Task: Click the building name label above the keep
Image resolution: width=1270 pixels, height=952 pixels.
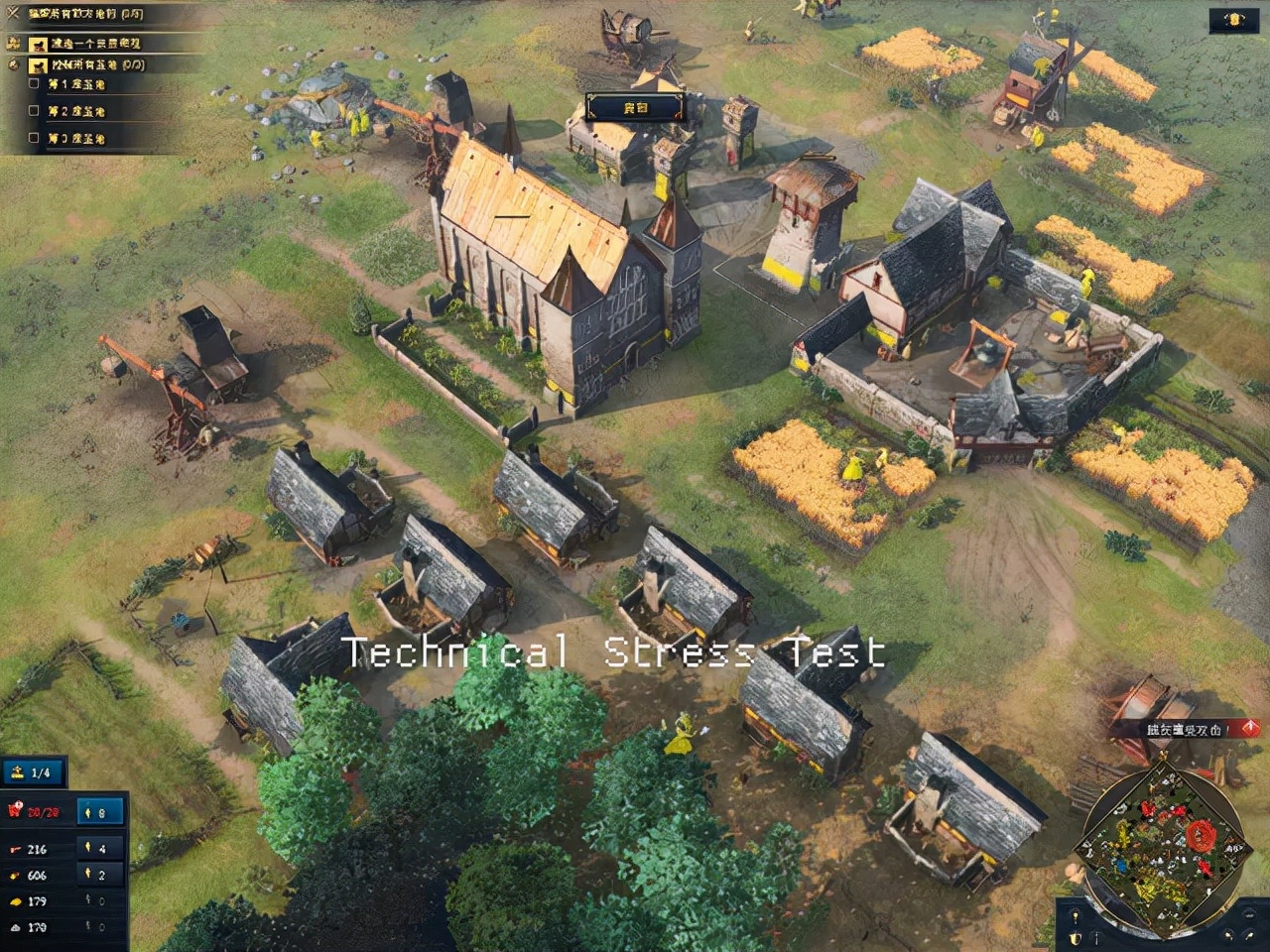Action: coord(635,107)
